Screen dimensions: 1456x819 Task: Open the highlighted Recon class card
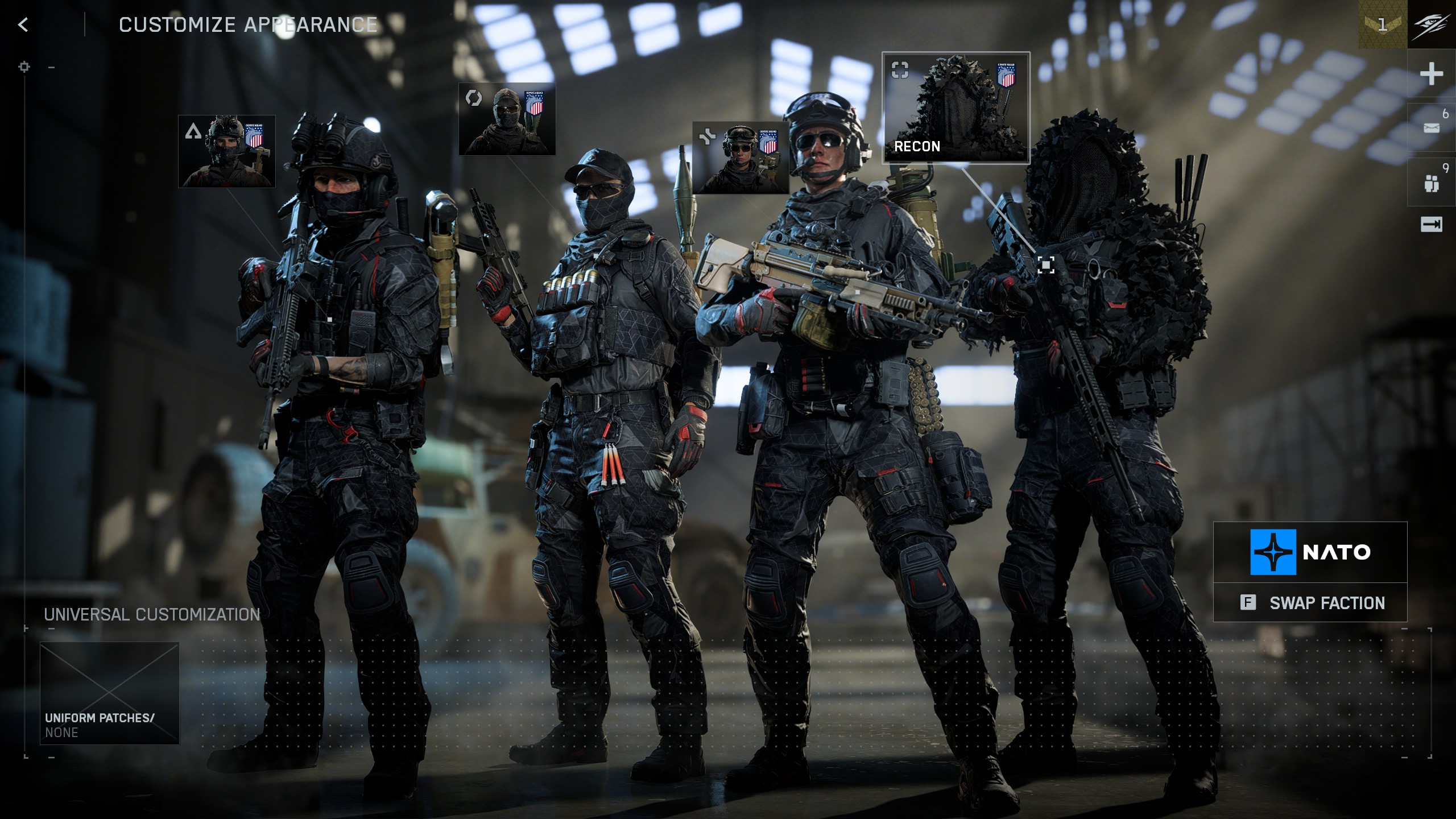coord(955,108)
